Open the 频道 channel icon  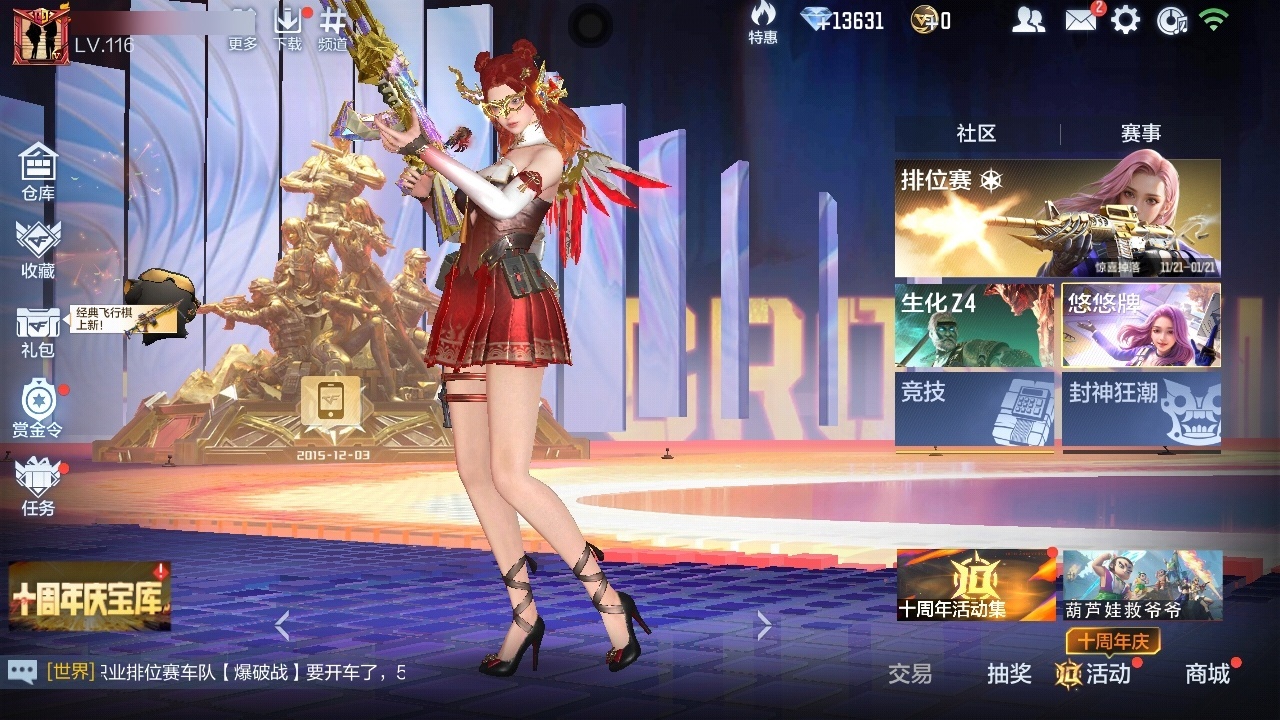coord(332,28)
